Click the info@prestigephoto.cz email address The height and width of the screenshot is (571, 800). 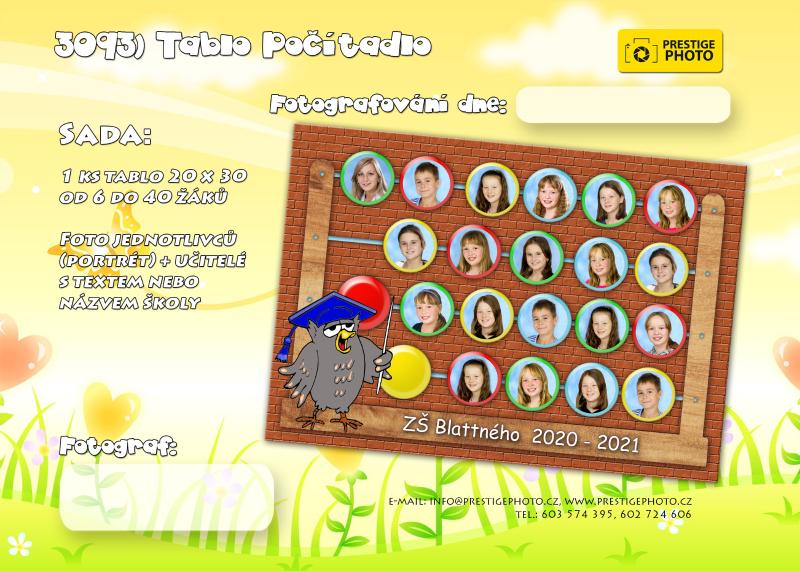point(494,499)
